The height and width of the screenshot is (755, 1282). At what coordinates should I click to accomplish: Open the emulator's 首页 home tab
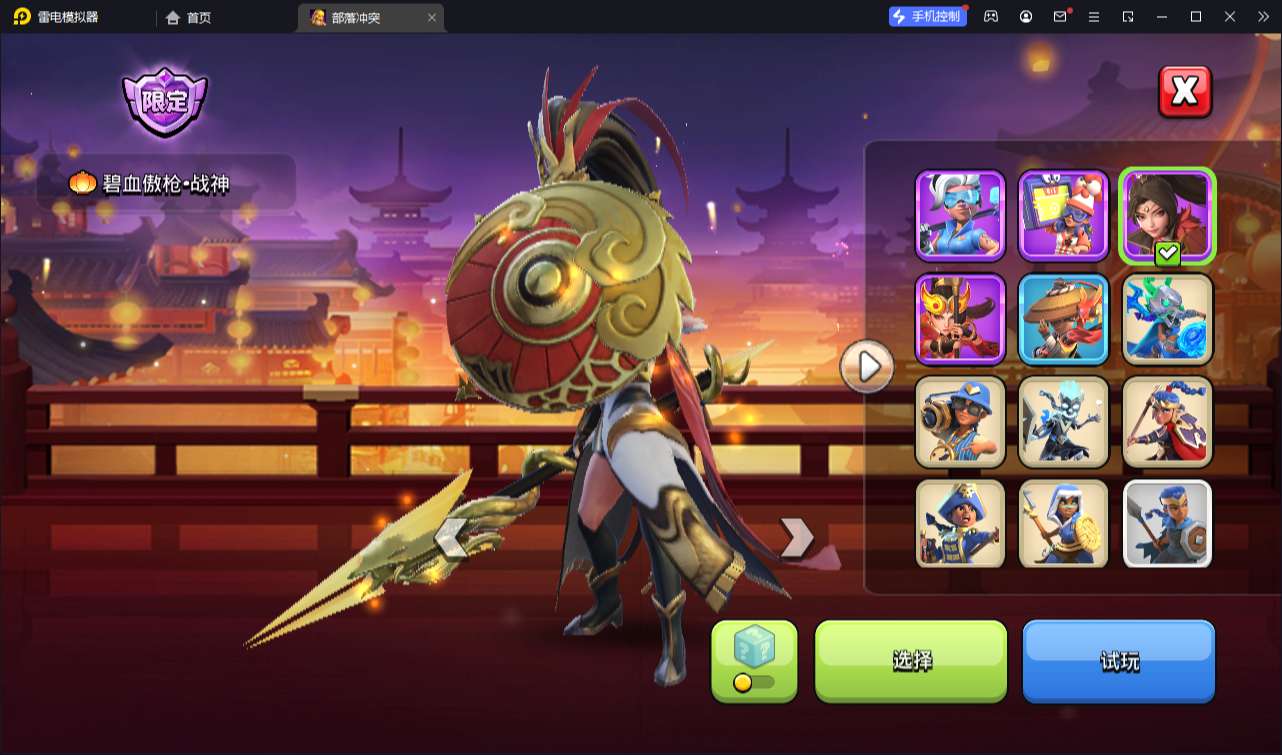pyautogui.click(x=189, y=17)
